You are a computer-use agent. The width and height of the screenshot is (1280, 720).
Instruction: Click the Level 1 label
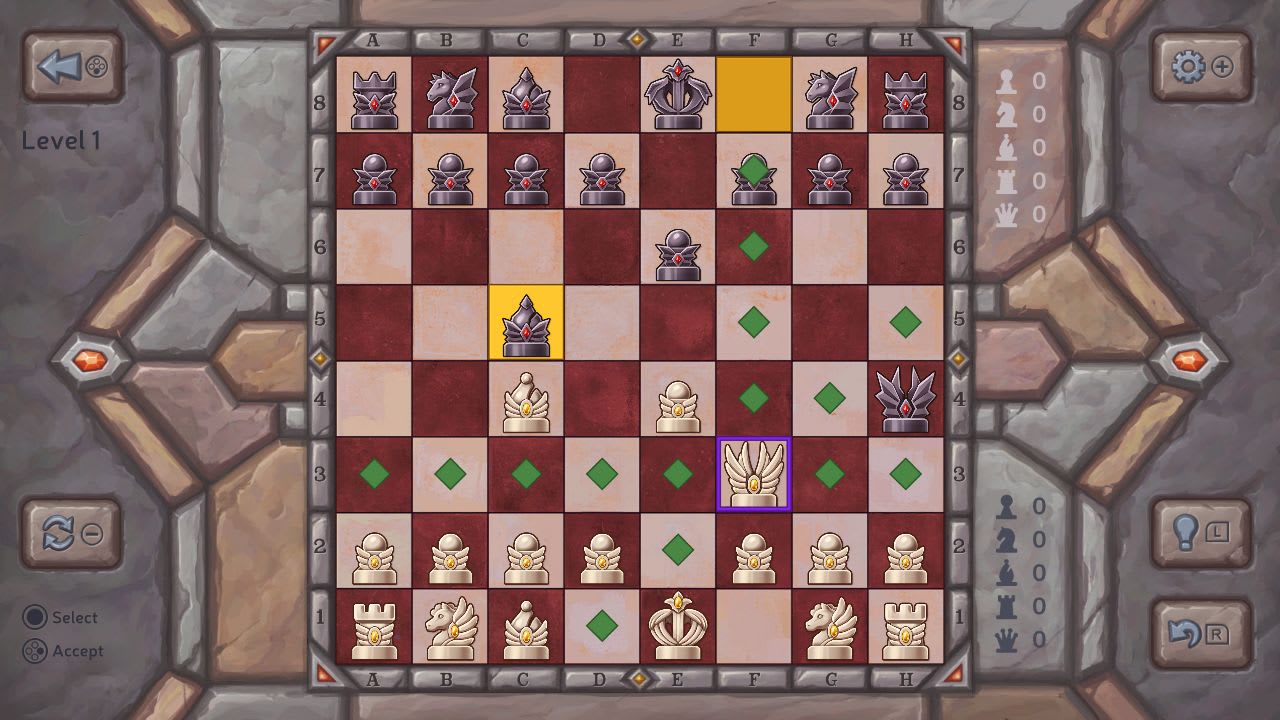(59, 142)
